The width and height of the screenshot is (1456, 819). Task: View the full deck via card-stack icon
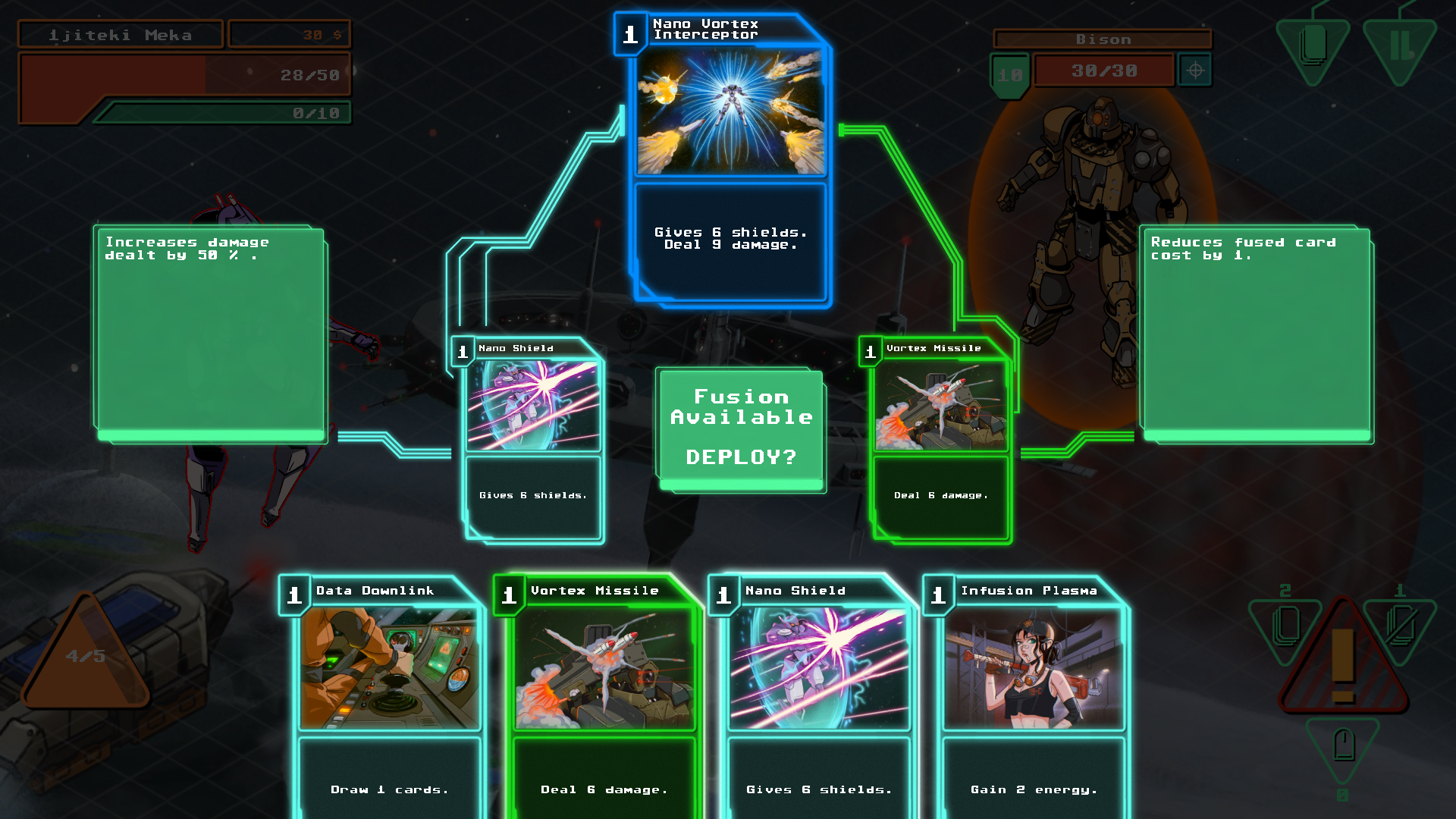pos(1313,47)
